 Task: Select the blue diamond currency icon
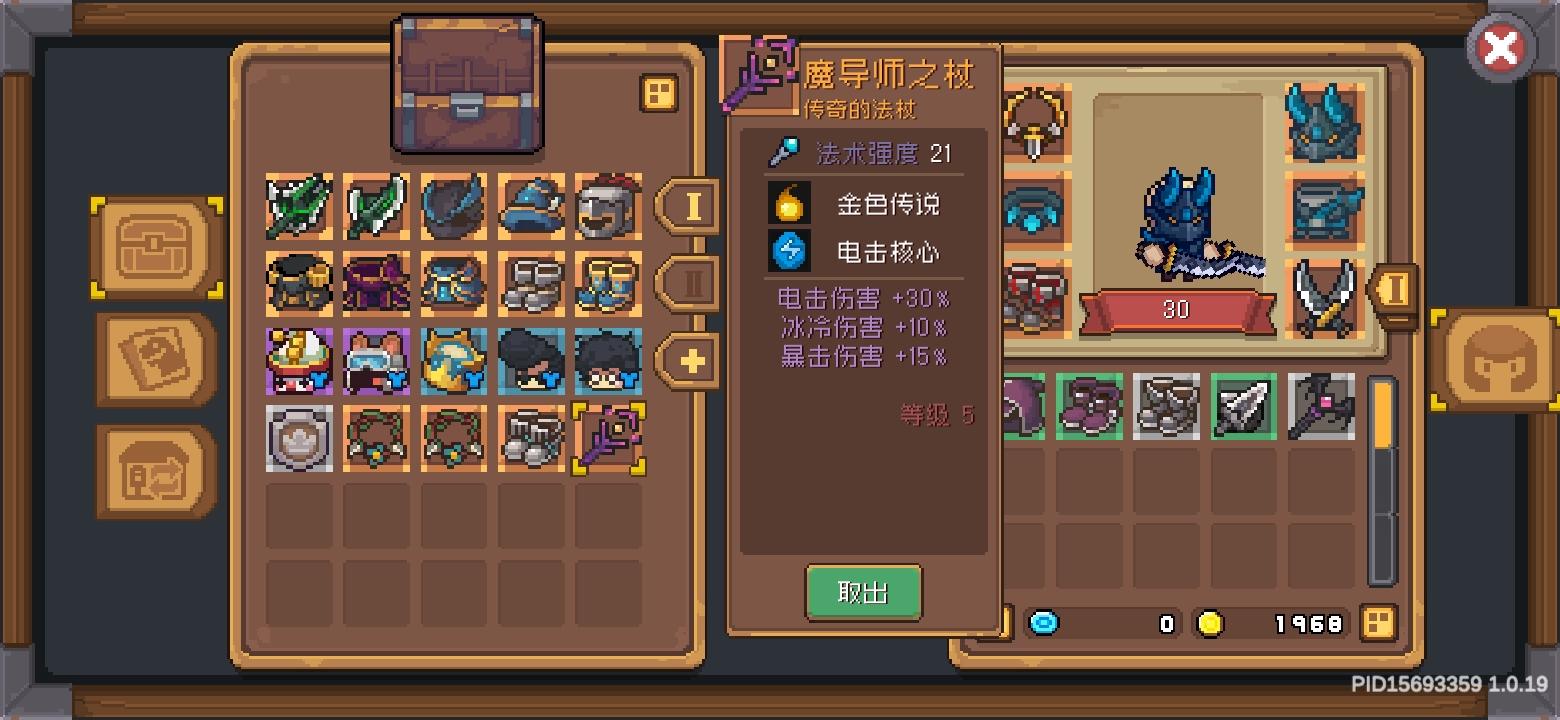[1046, 622]
